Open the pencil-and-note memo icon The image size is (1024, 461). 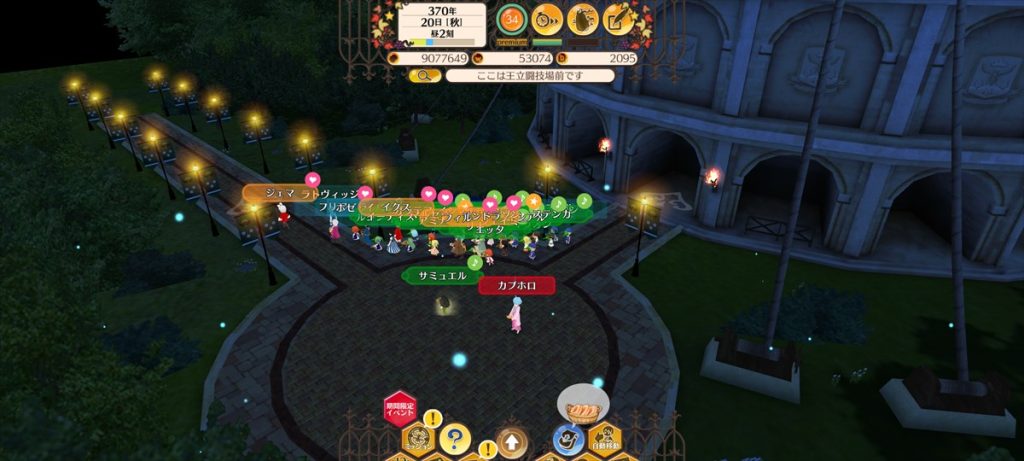(619, 18)
